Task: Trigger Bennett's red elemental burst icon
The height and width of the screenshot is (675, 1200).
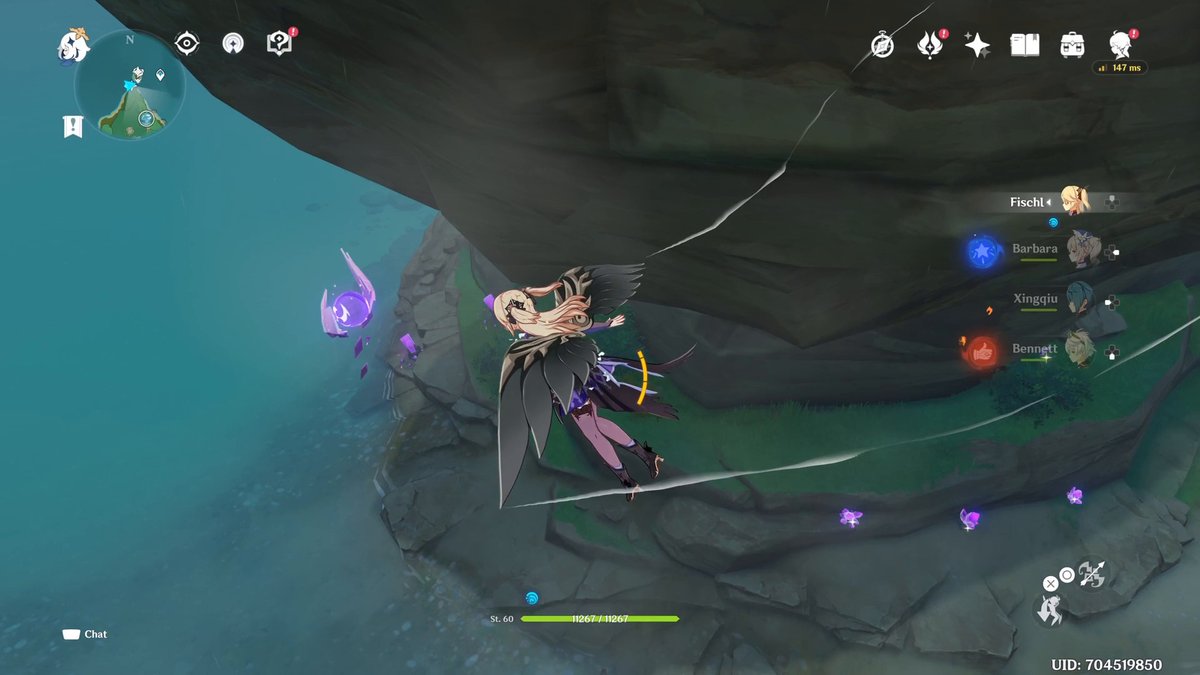Action: pos(983,351)
